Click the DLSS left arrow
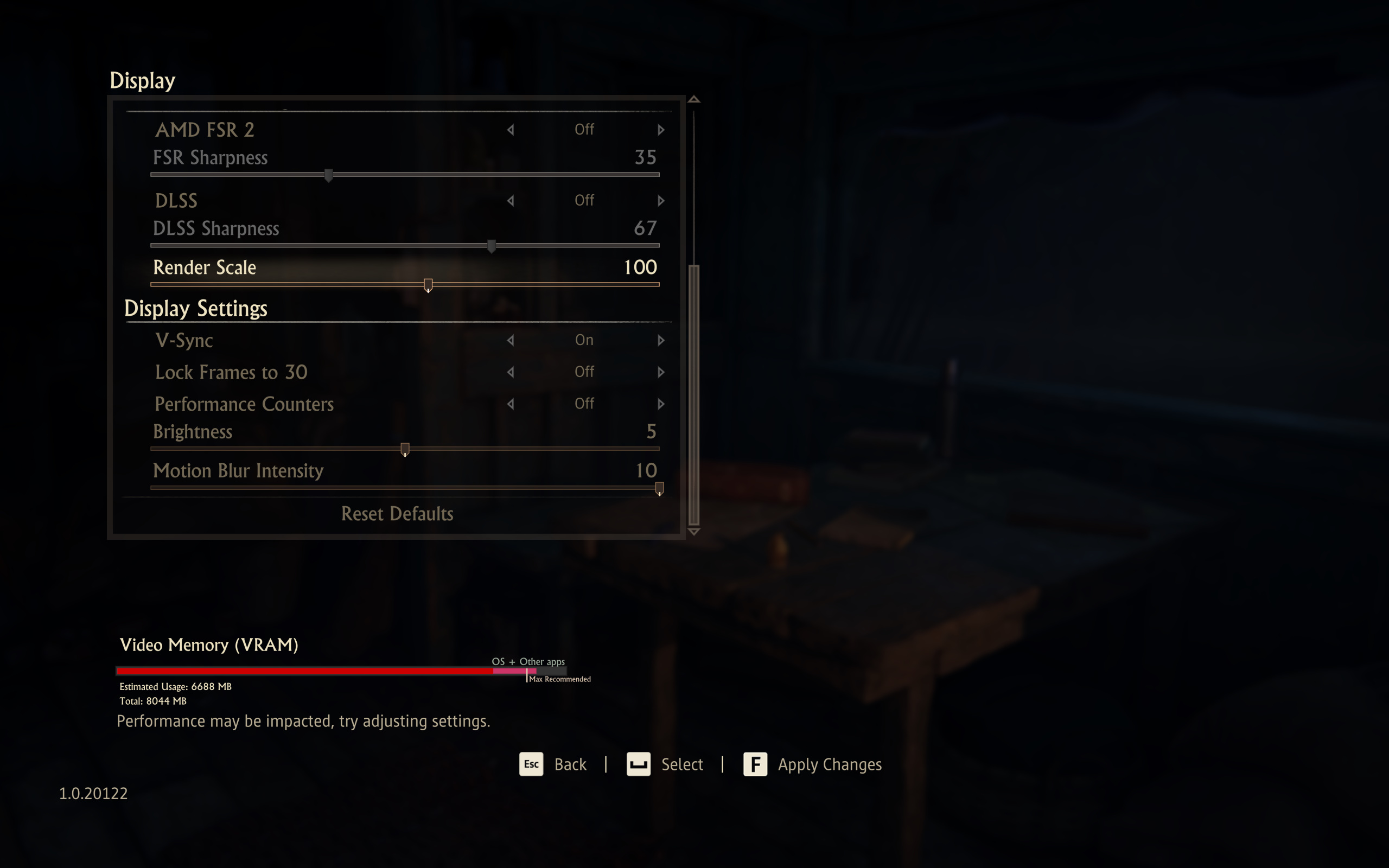 click(x=510, y=201)
